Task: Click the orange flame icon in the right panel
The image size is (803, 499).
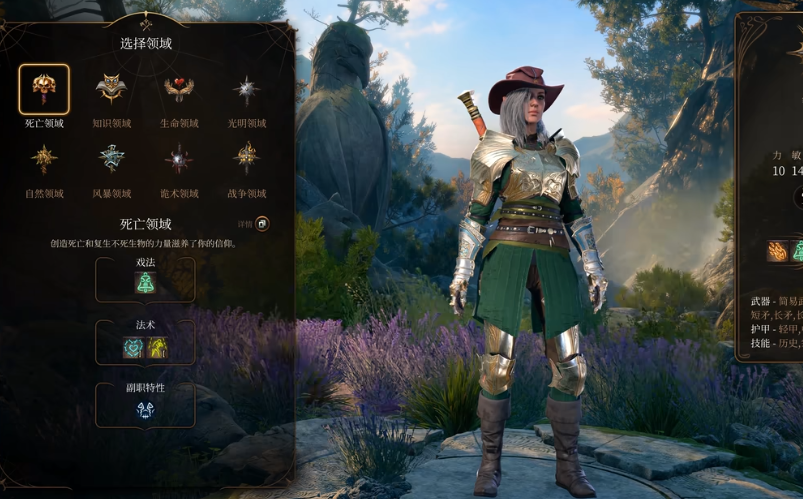Action: pyautogui.click(x=777, y=251)
